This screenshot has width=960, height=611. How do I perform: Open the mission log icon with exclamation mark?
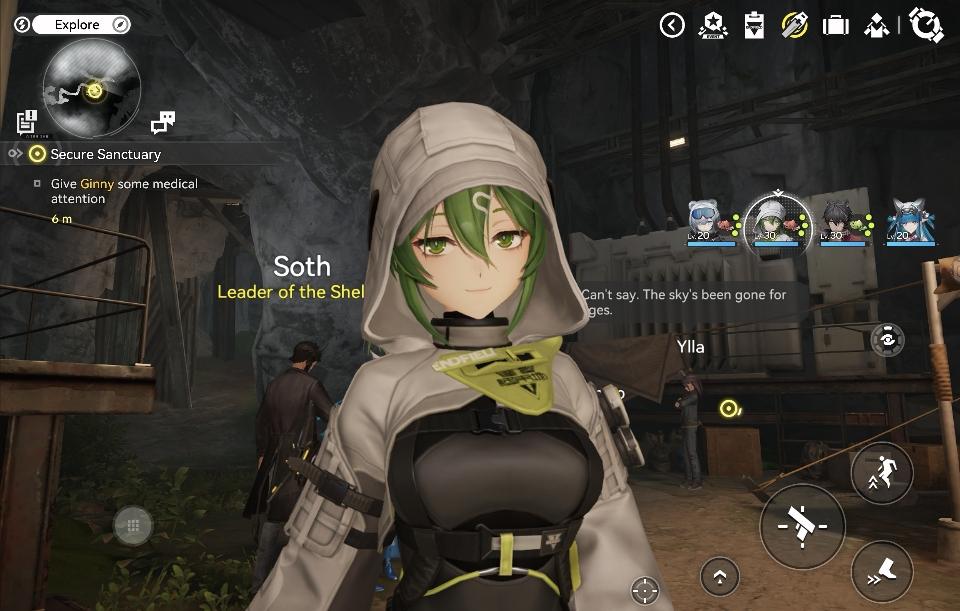click(x=27, y=122)
